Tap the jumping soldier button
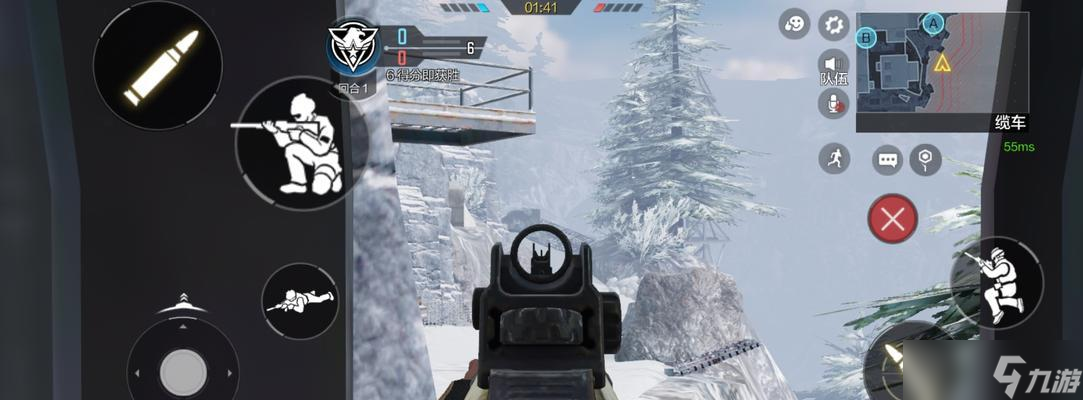Viewport: 1083px width, 400px height. 996,283
